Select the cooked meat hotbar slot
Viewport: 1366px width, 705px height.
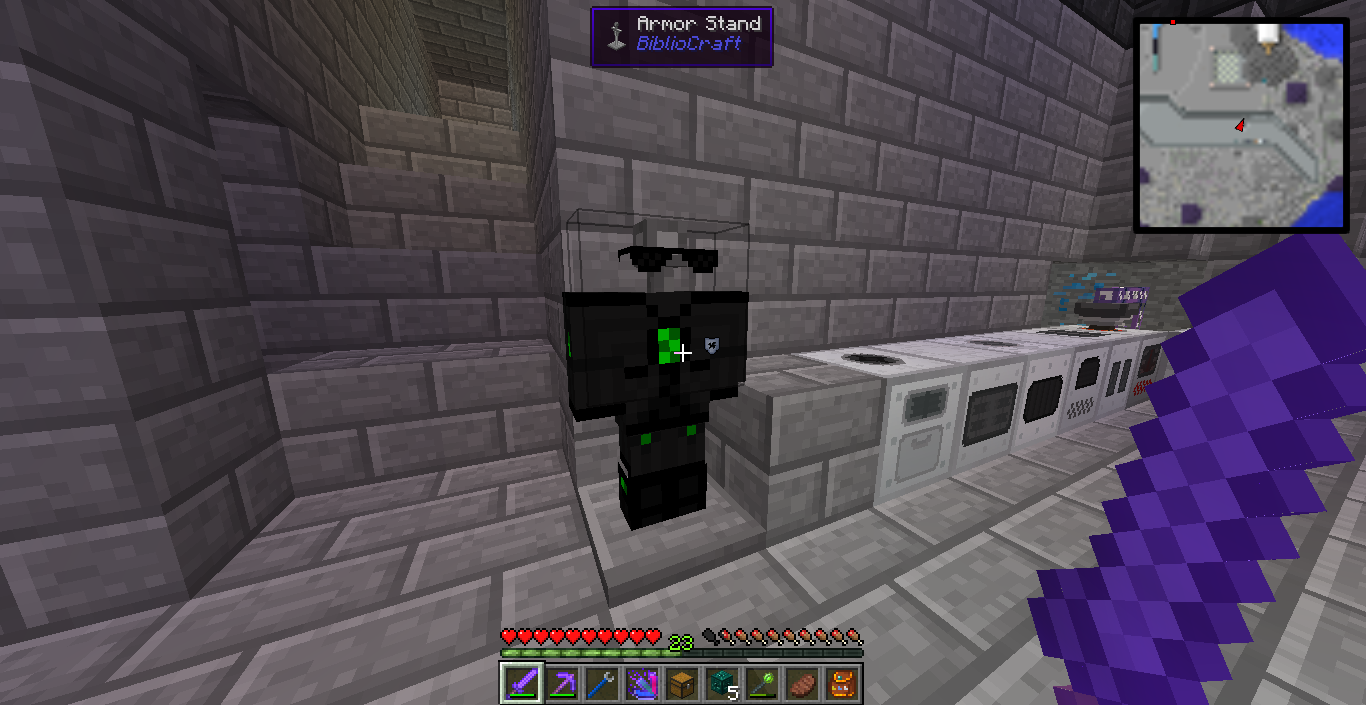(x=801, y=683)
